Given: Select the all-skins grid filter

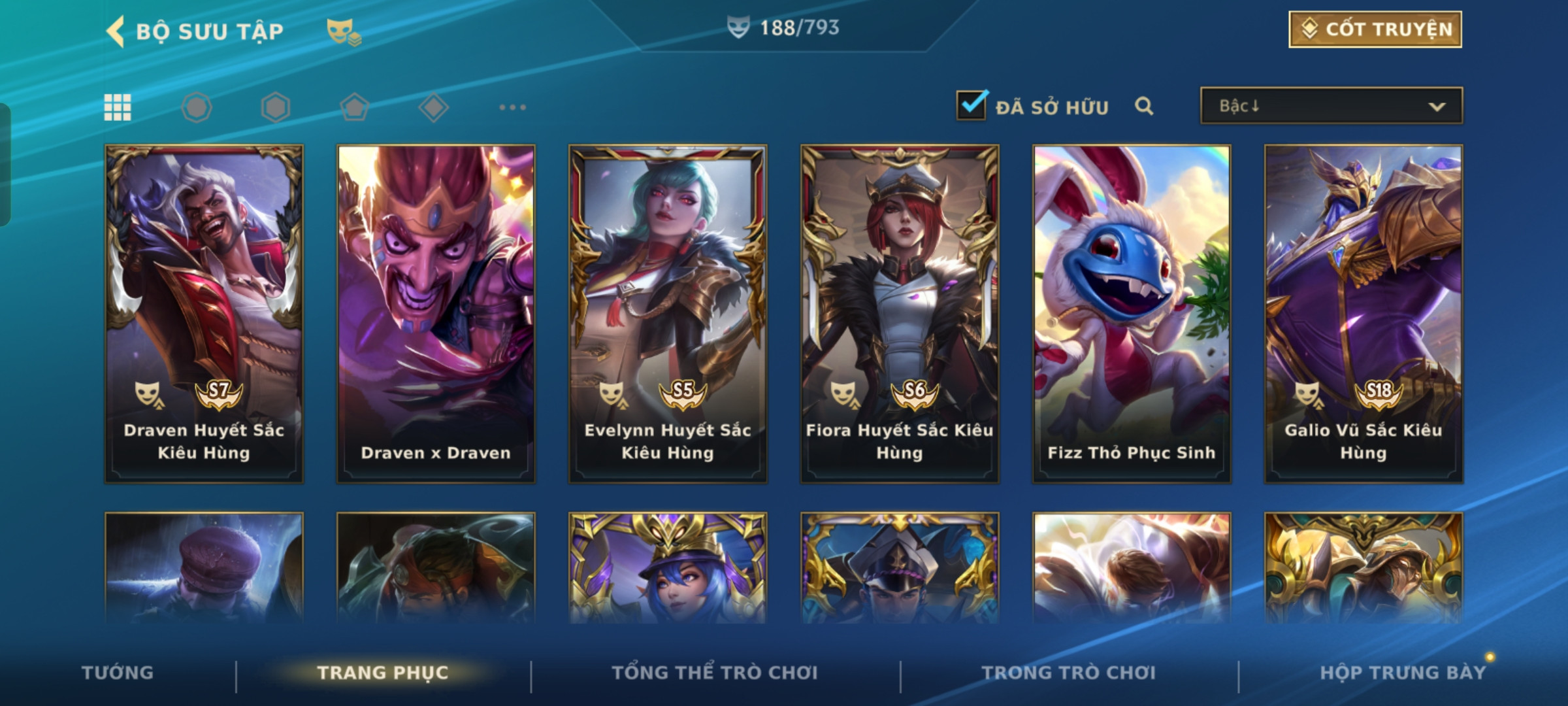Looking at the screenshot, I should pos(118,107).
